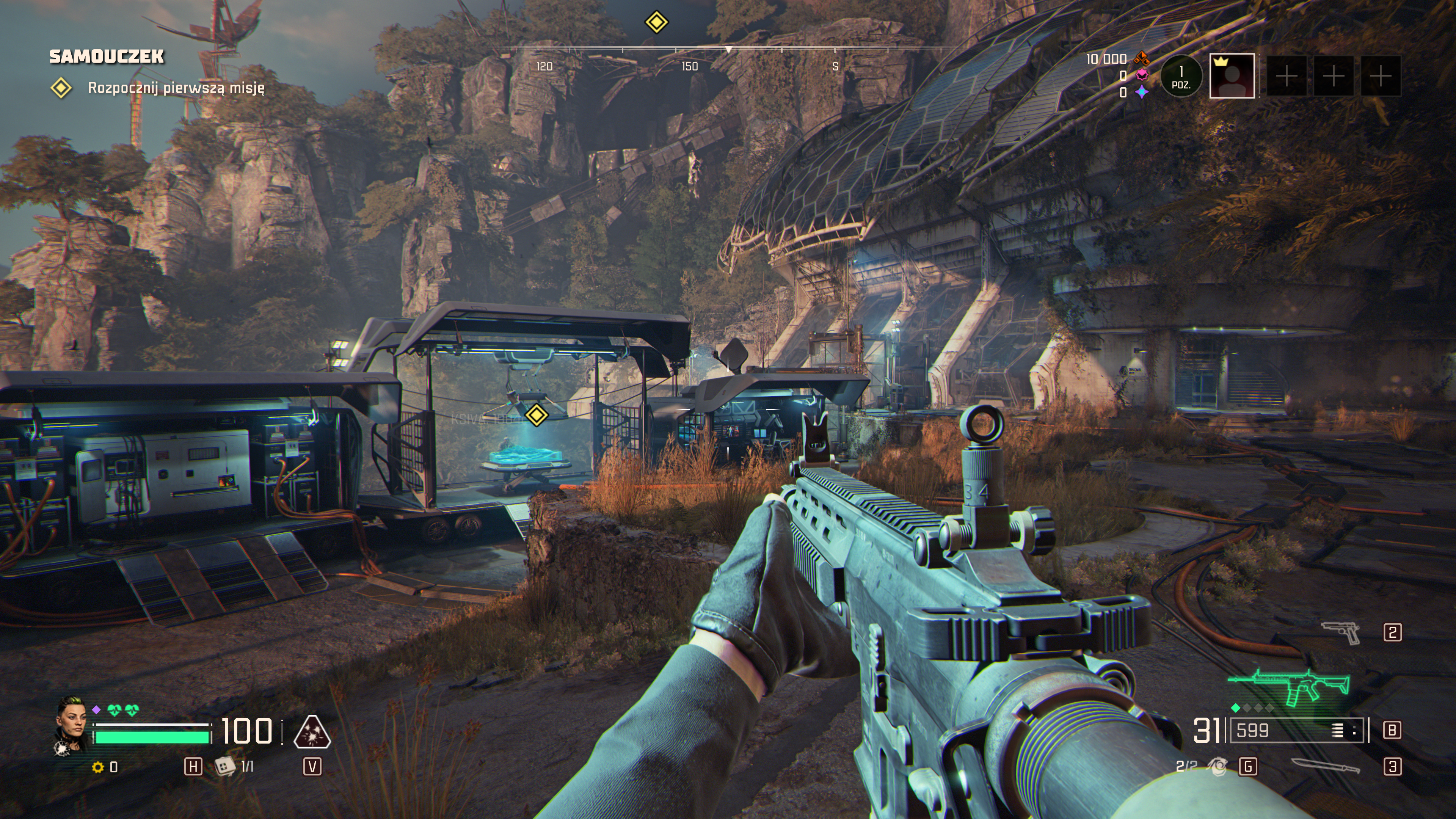Use the healing item icon showing 1/1

click(225, 766)
